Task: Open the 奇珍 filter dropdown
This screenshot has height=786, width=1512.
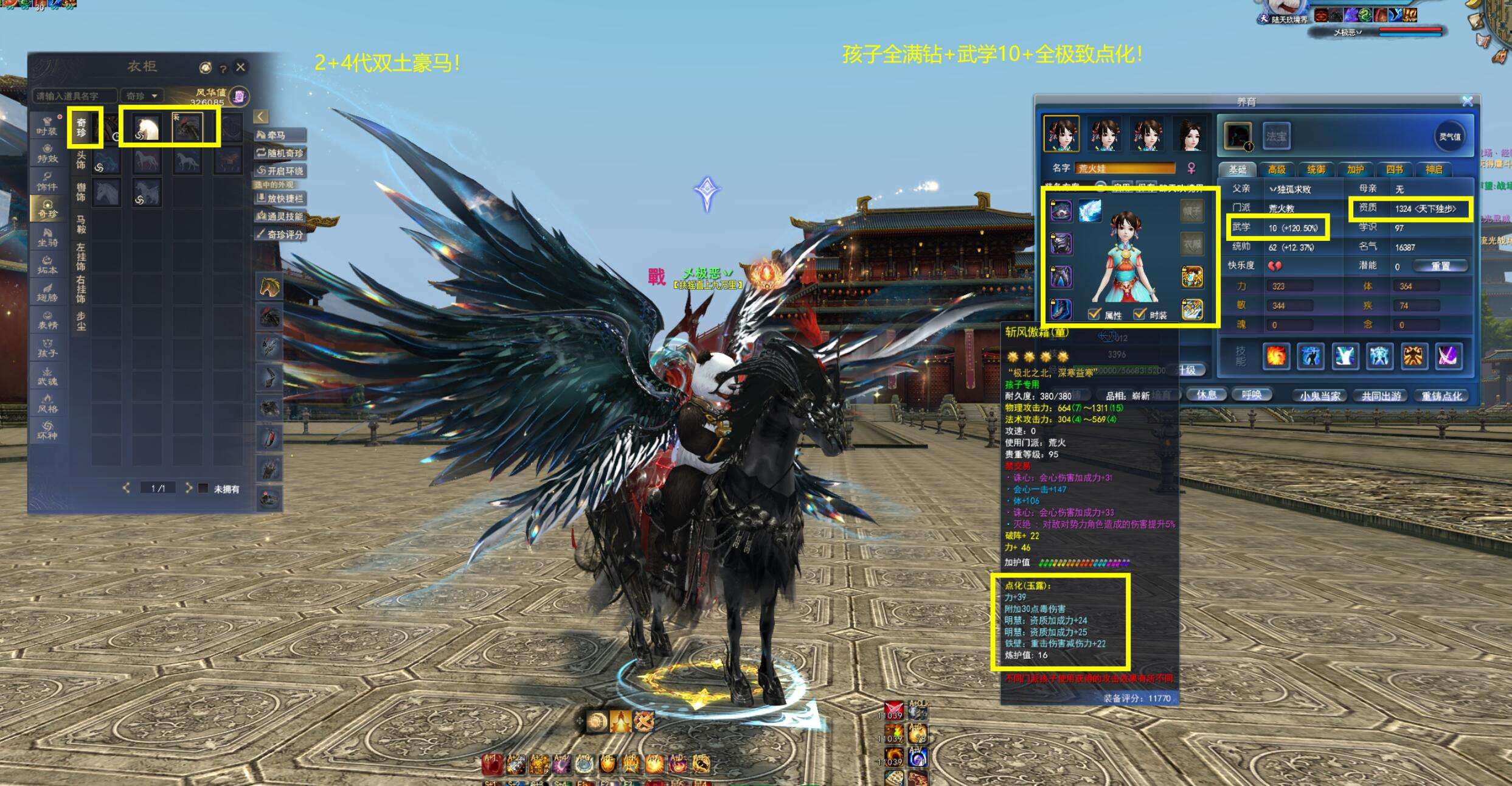Action: click(142, 96)
